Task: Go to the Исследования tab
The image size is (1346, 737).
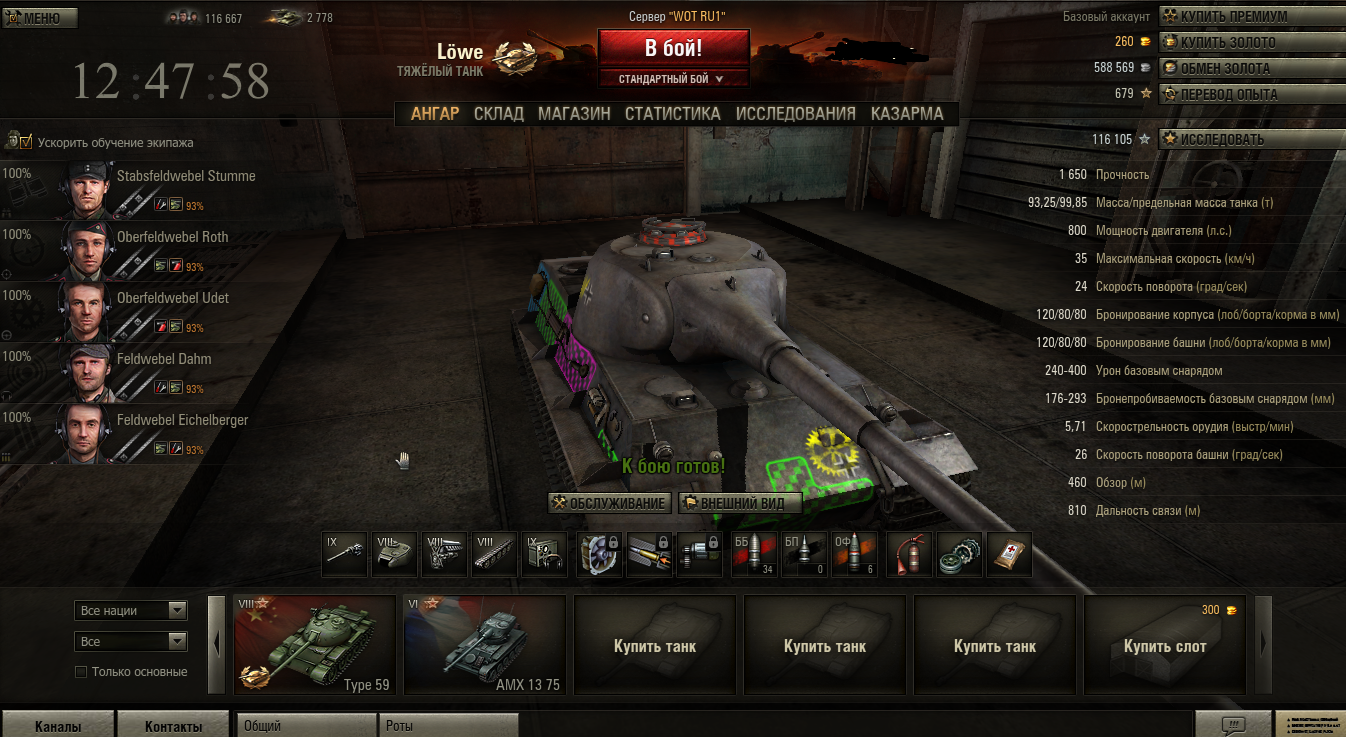Action: [x=795, y=114]
